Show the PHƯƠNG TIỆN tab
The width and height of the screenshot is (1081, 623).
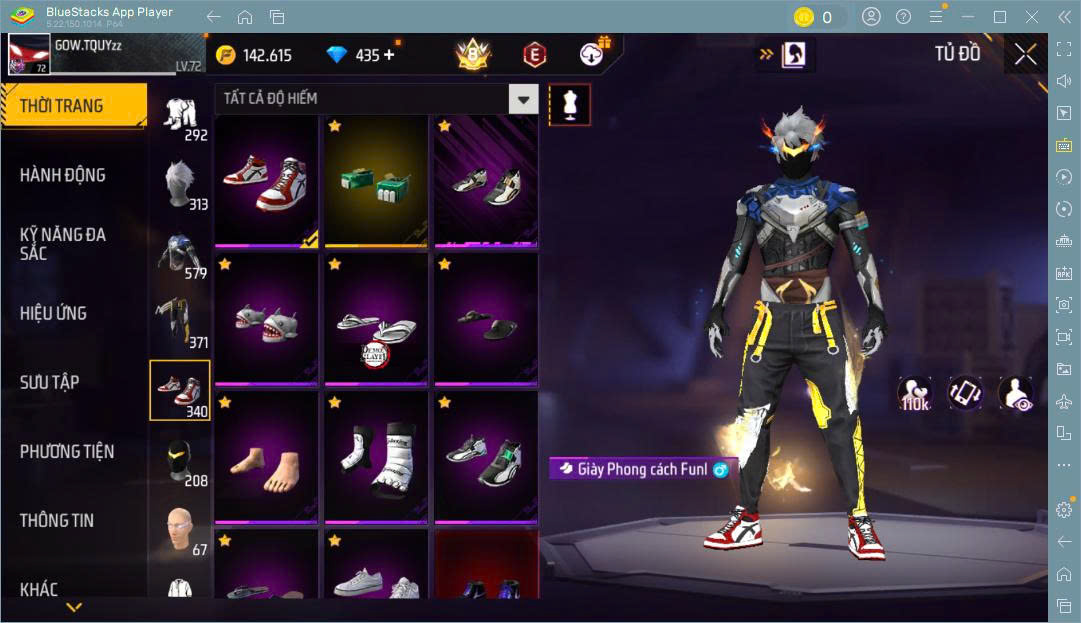(67, 451)
